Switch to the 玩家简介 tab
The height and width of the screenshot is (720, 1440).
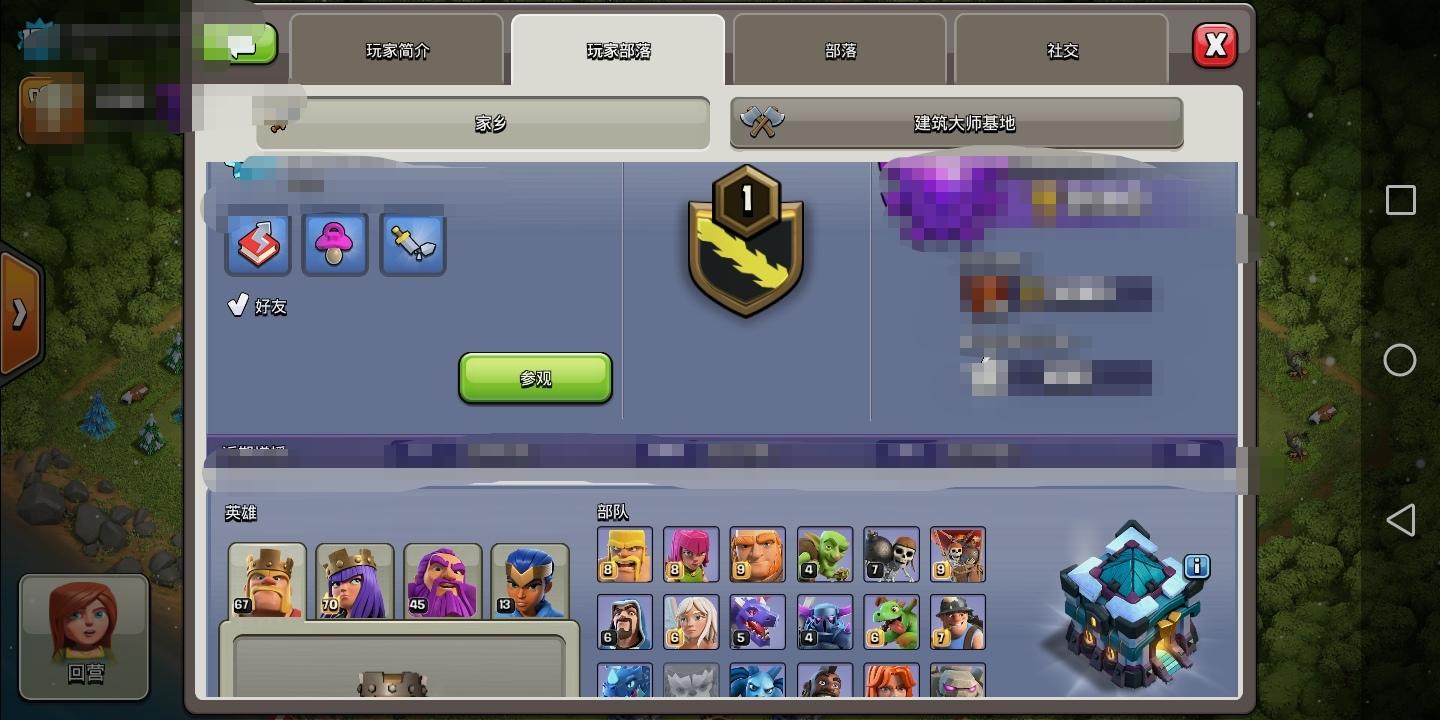[397, 51]
